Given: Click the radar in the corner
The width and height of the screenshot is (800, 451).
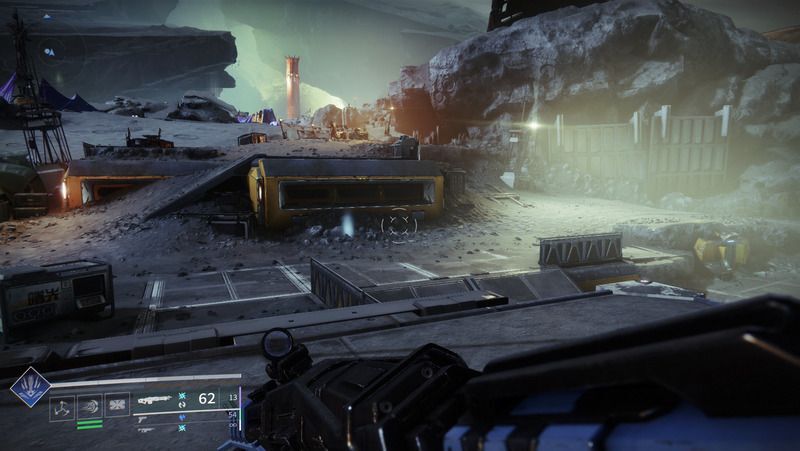Looking at the screenshot, I should pos(49,48).
